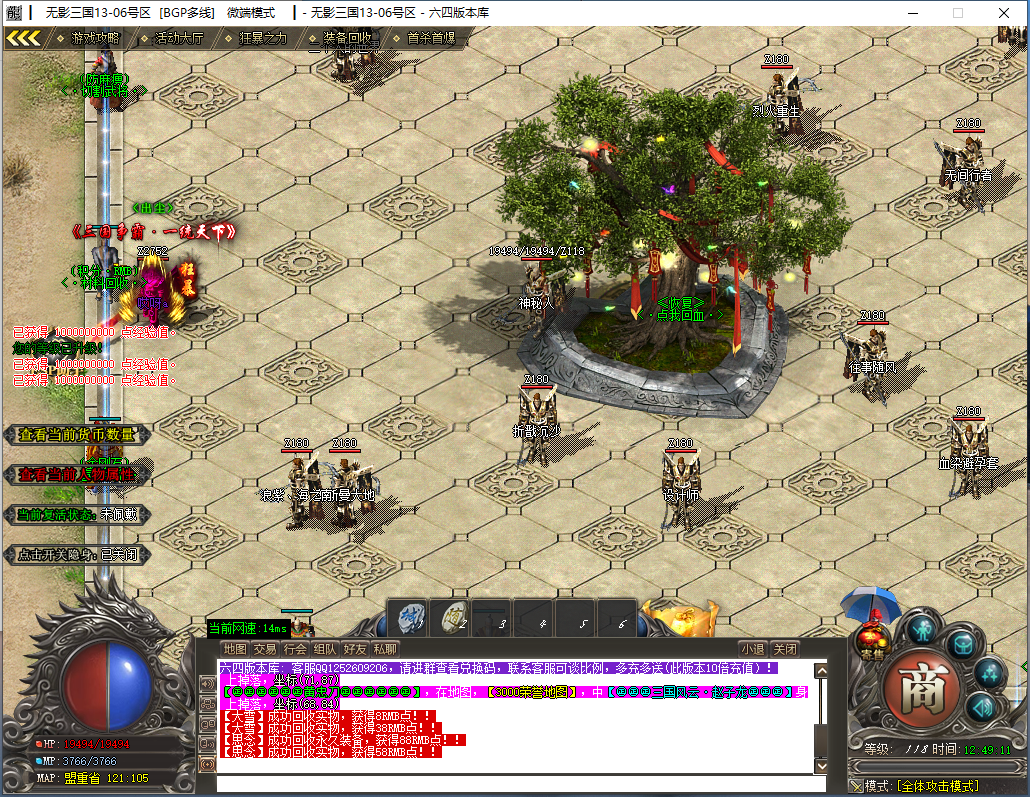Screen dimensions: 1030x797
Task: Click the 关闭 close button
Action: (786, 649)
